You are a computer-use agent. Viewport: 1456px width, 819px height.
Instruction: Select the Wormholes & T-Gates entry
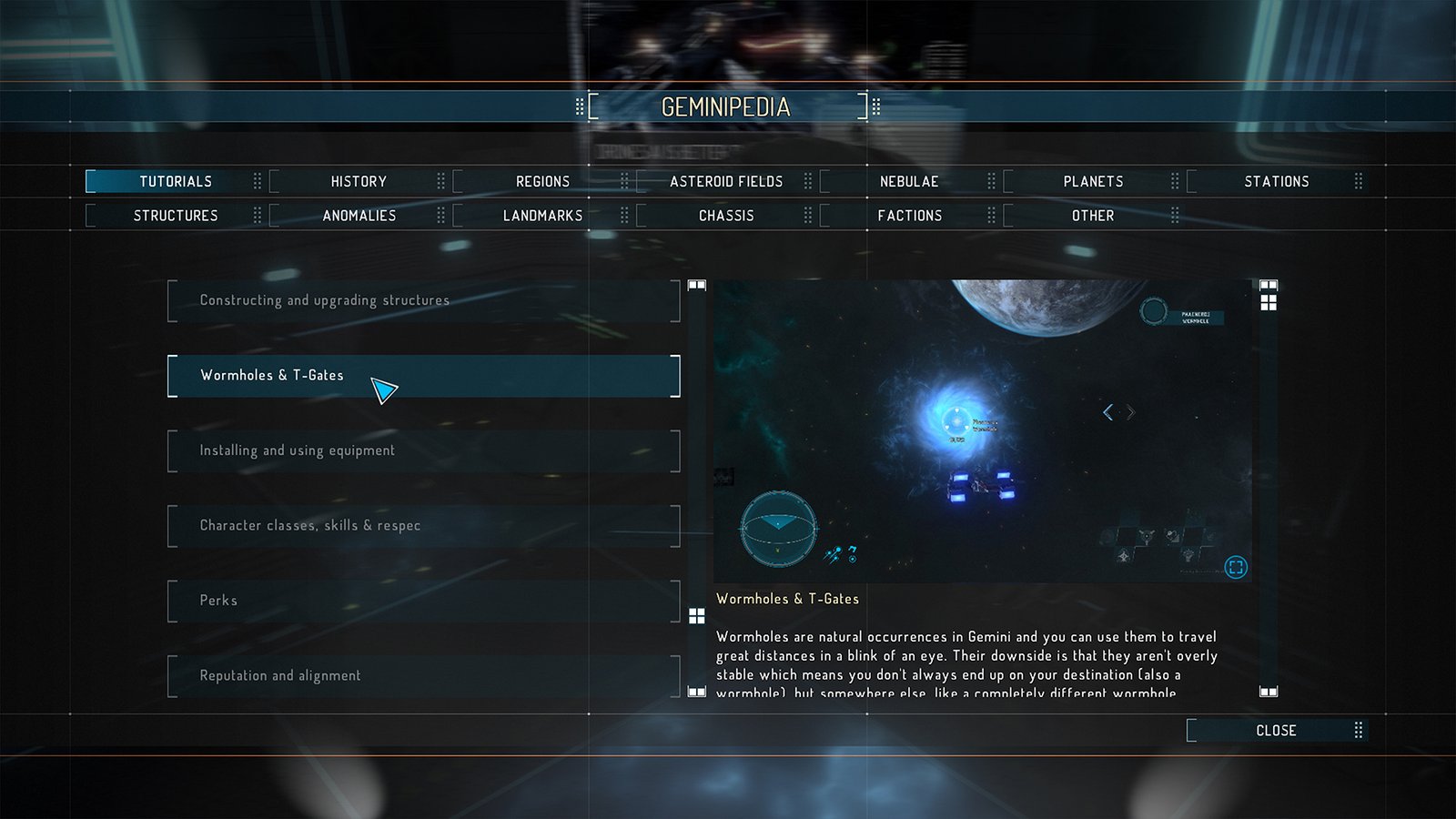[x=423, y=375]
